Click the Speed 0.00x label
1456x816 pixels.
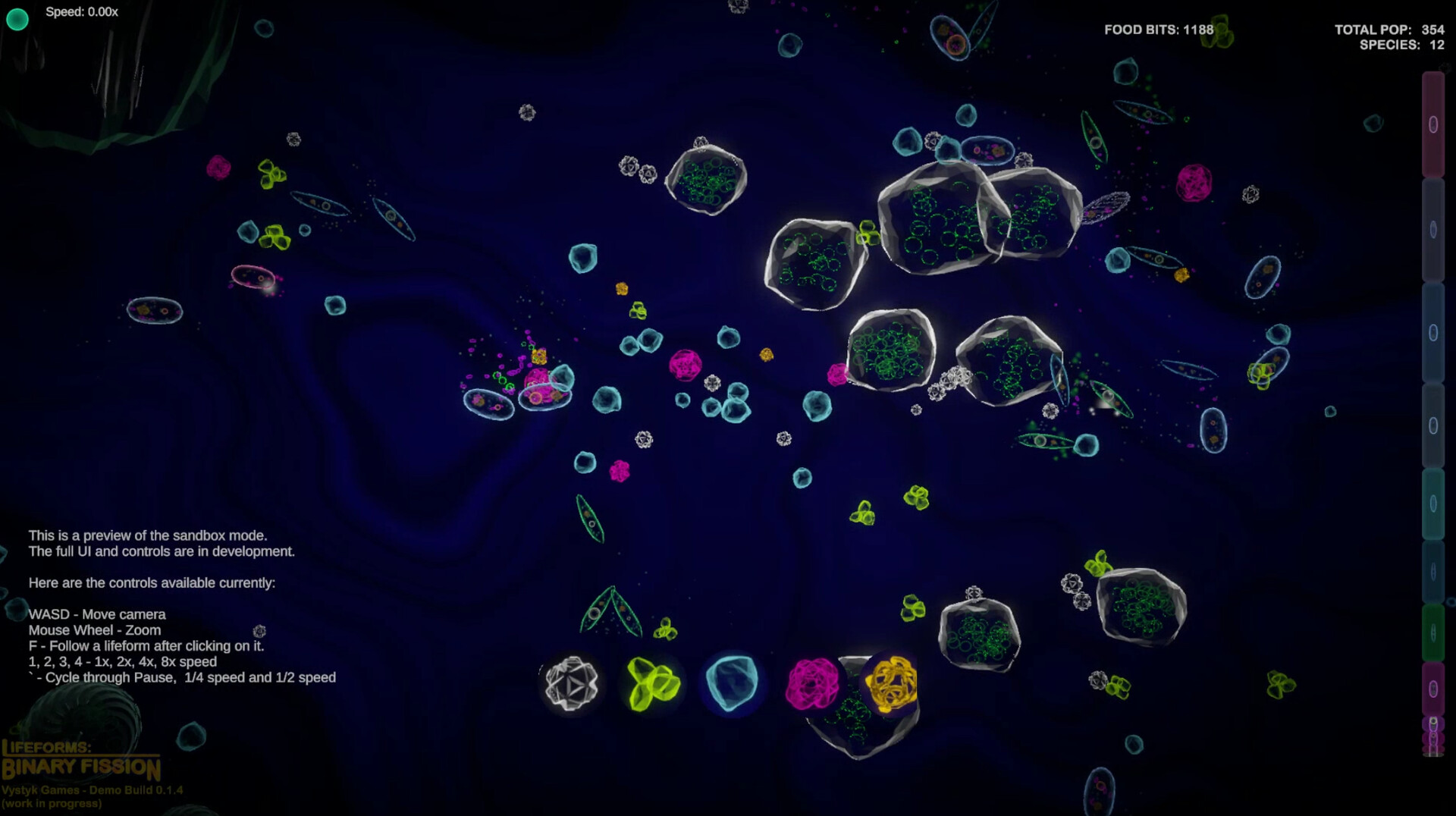[x=80, y=12]
